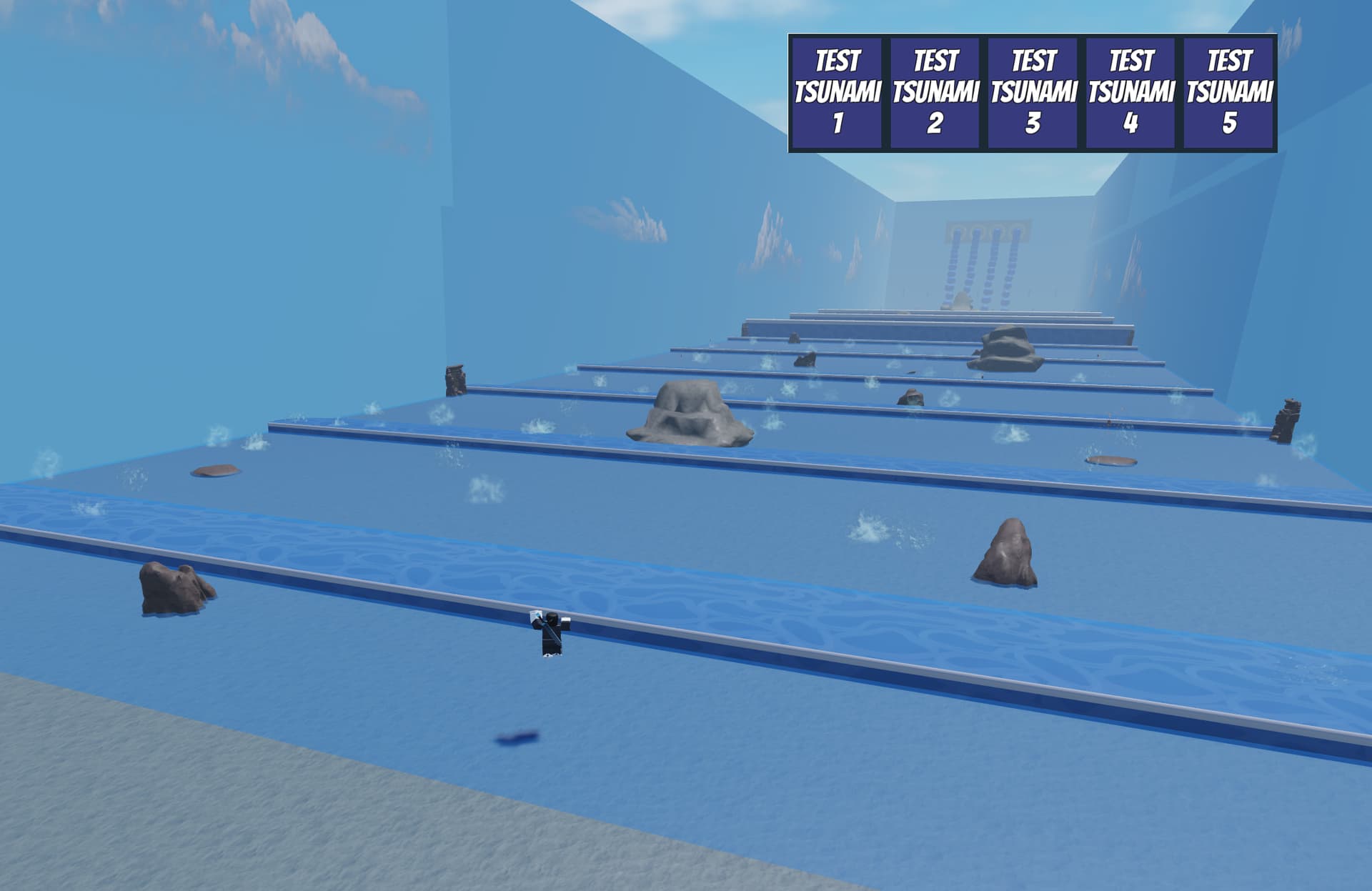Image resolution: width=1372 pixels, height=891 pixels.
Task: Click the small rock on the far right step
Action: 1113,460
